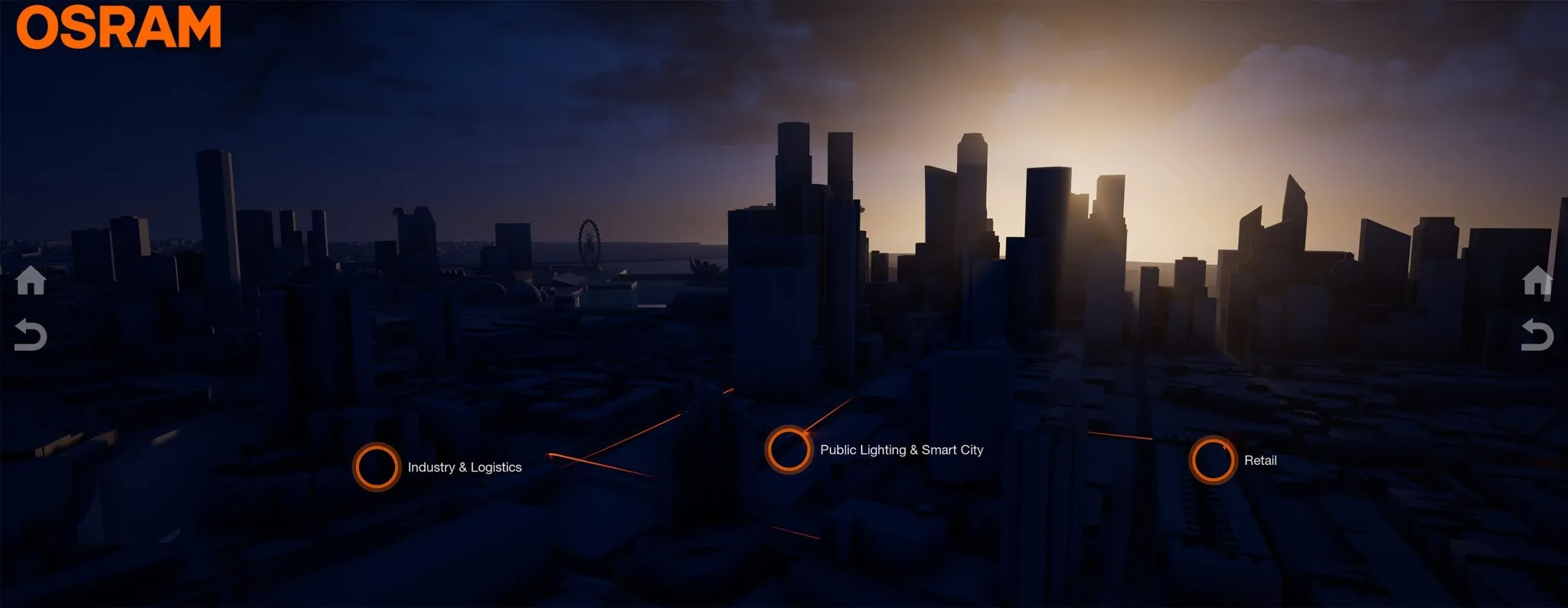Open the Public Lighting & Smart City hotspot ring
The width and height of the screenshot is (1568, 608).
788,448
